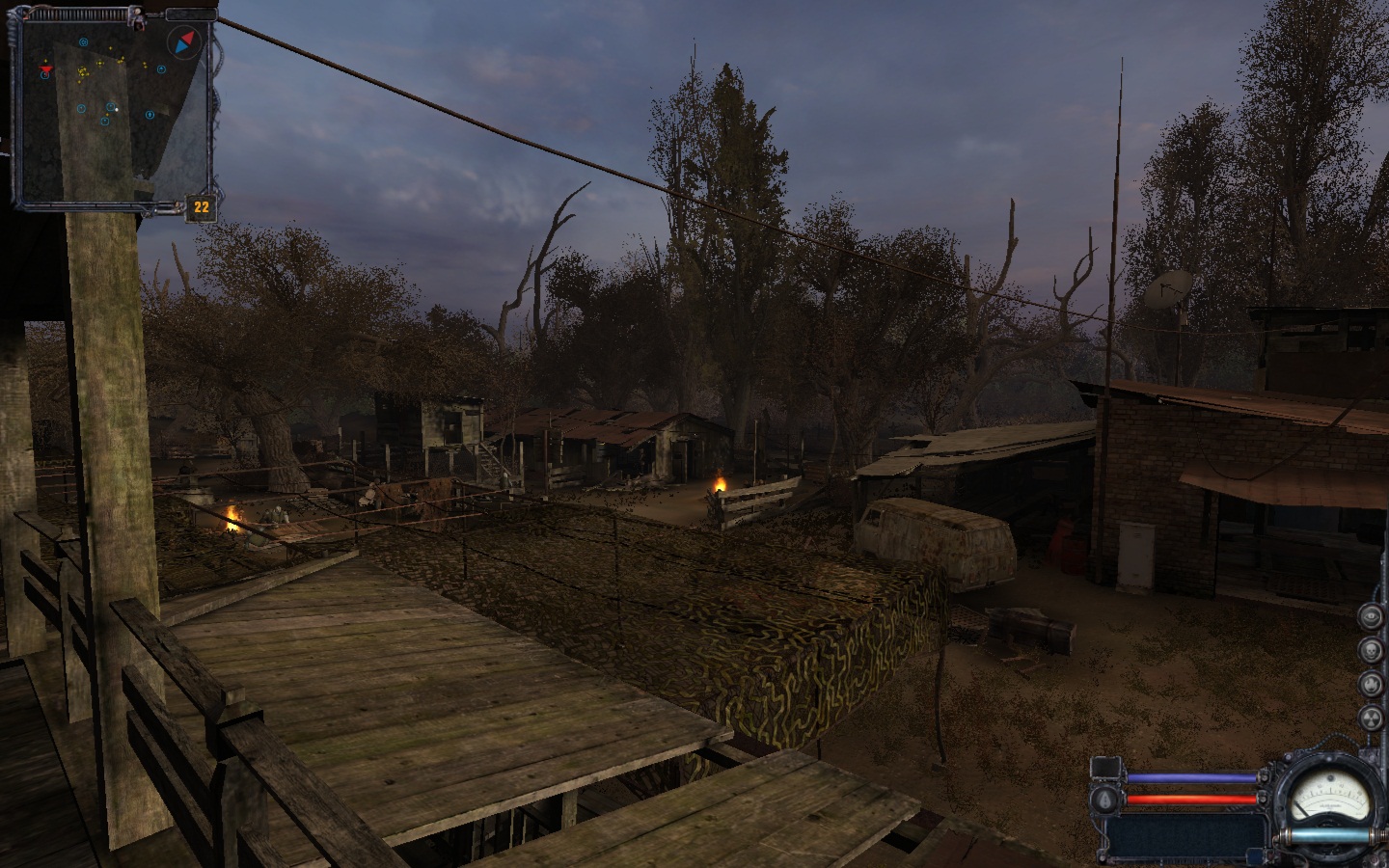The height and width of the screenshot is (868, 1389).
Task: Click the red-blue compass on the minimap
Action: pyautogui.click(x=181, y=42)
